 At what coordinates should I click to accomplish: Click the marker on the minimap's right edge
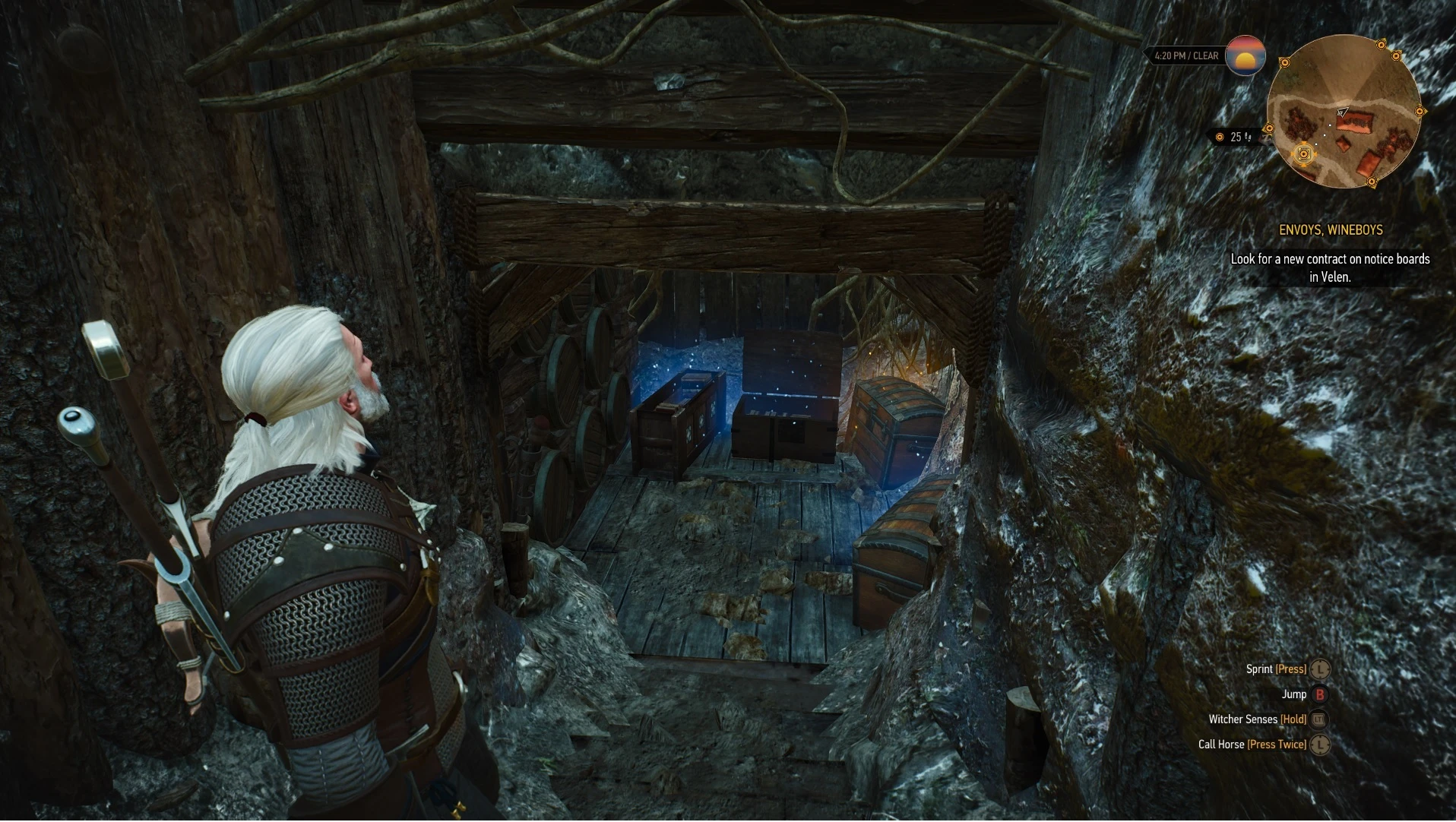pos(1420,111)
